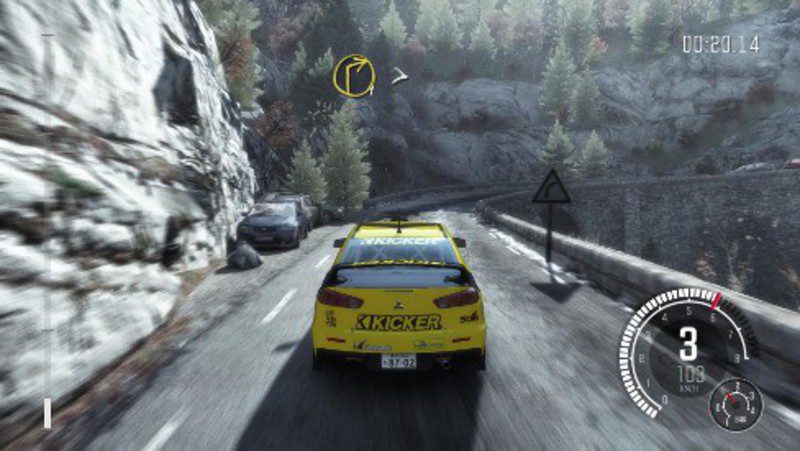Select the small white upcoming pace note arrow
800x451 pixels.
400,75
